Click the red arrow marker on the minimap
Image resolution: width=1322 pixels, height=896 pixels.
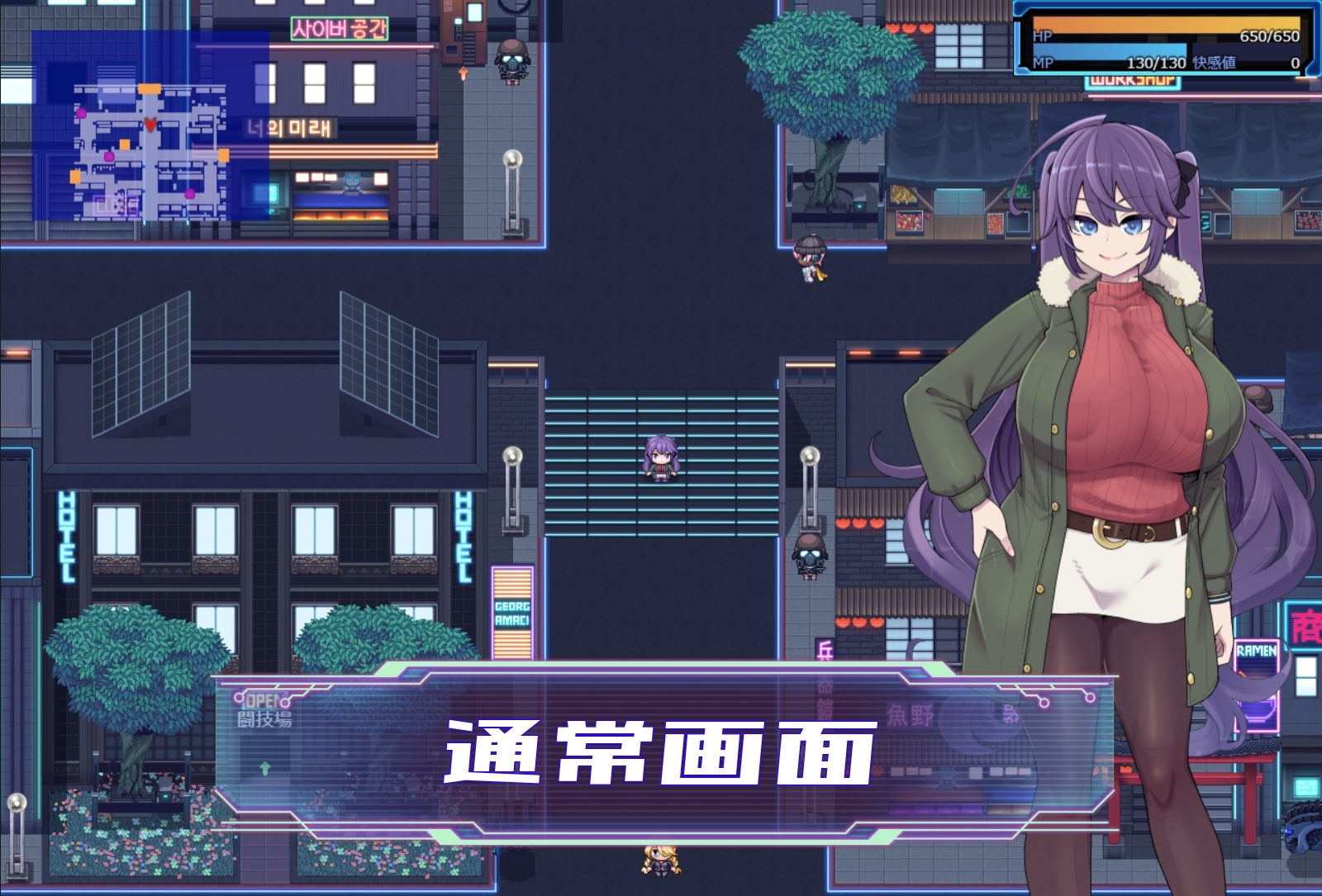click(150, 124)
